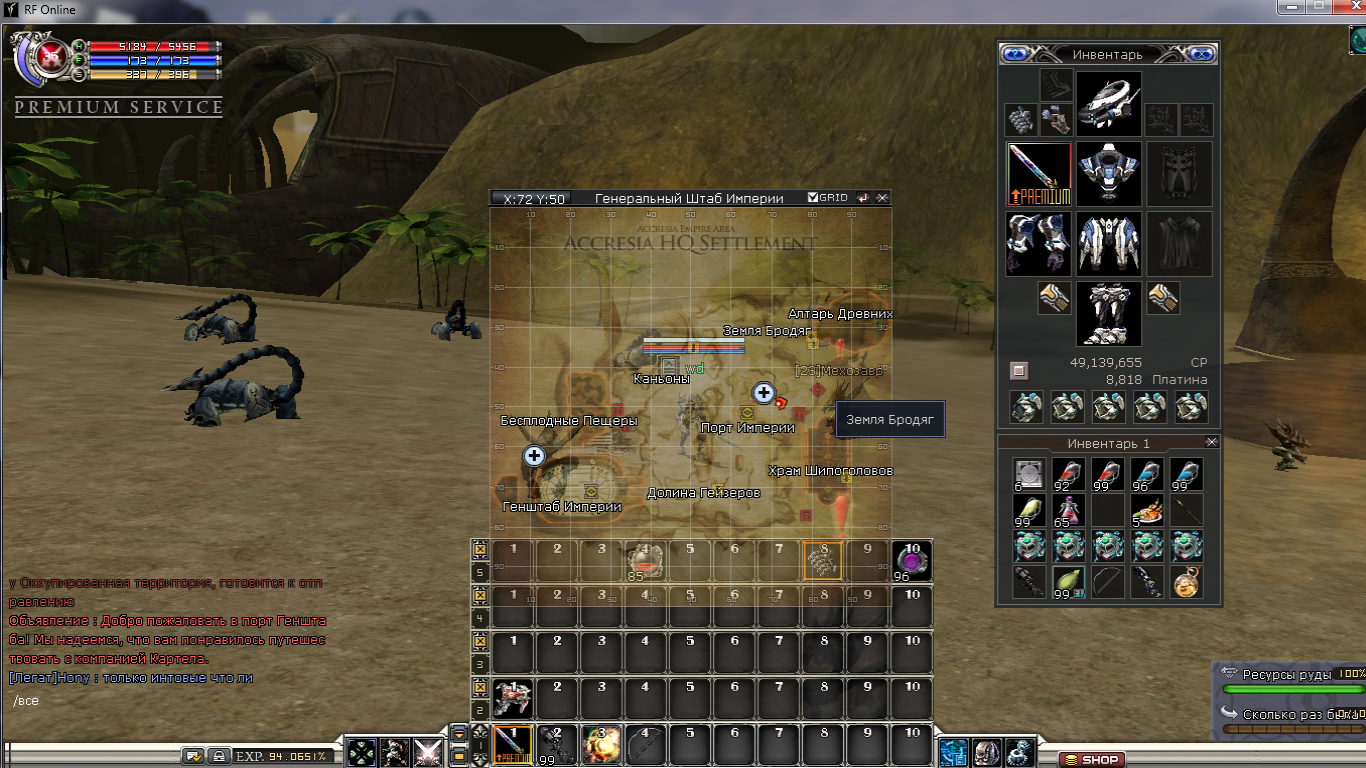Select the equipped helmet slot

point(1108,104)
